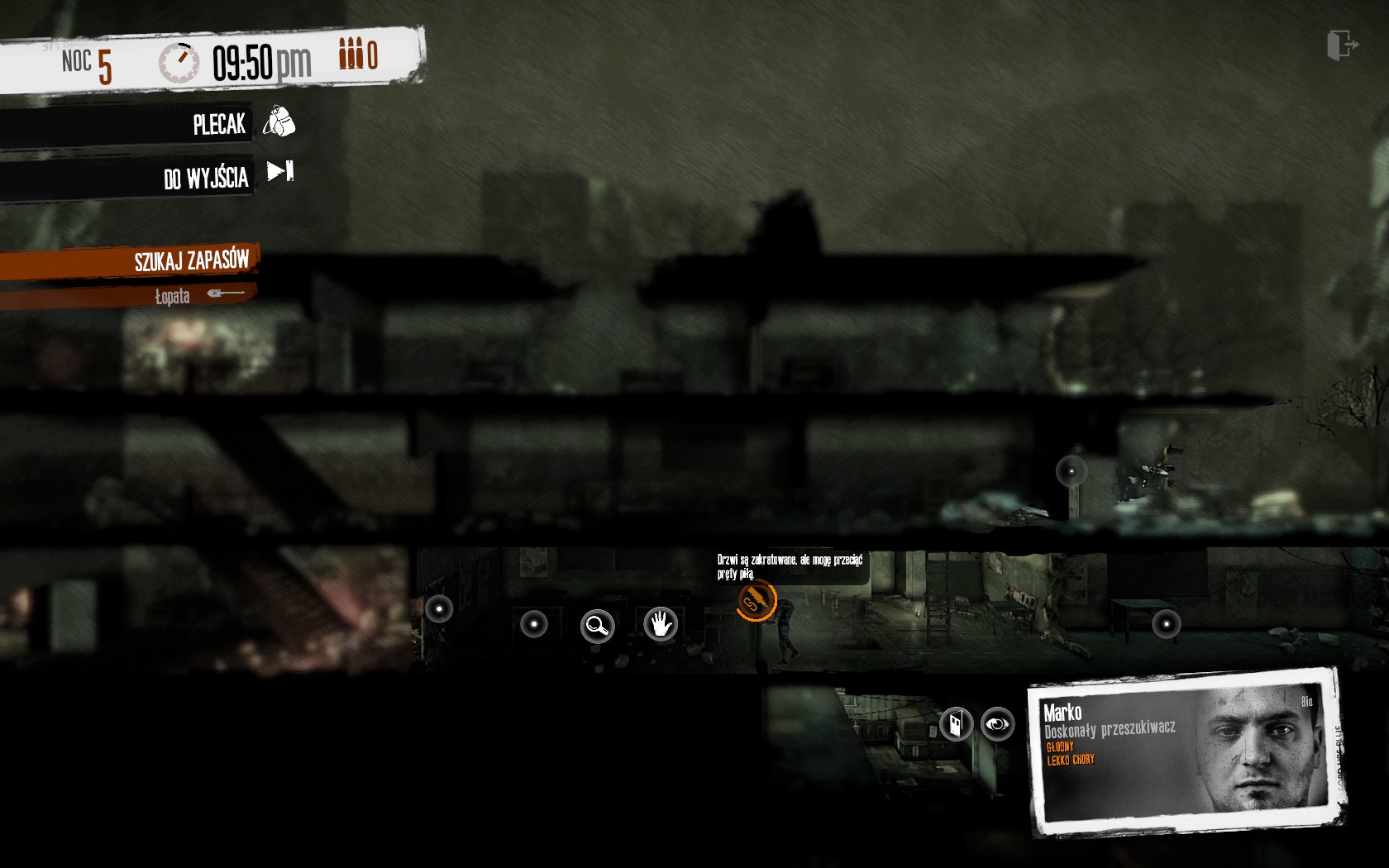Activate the magnifying glass search marker
Image resolution: width=1389 pixels, height=868 pixels.
click(x=597, y=626)
